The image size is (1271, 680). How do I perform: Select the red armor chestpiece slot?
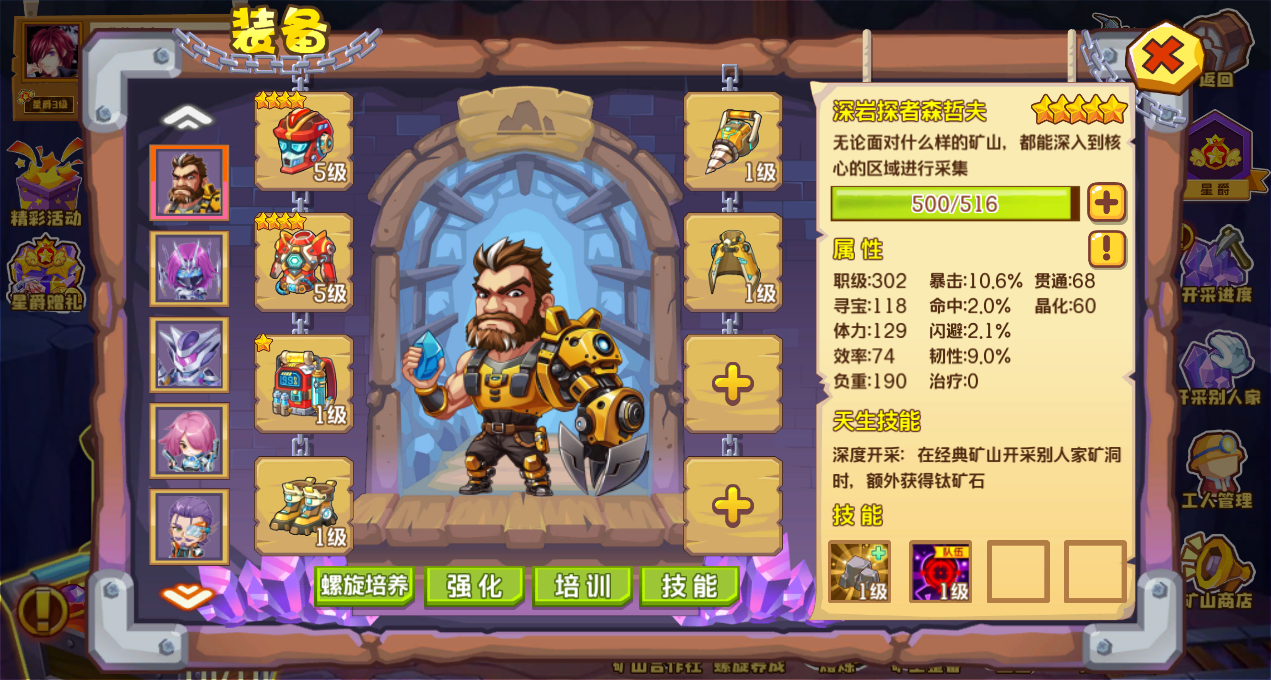coord(304,263)
